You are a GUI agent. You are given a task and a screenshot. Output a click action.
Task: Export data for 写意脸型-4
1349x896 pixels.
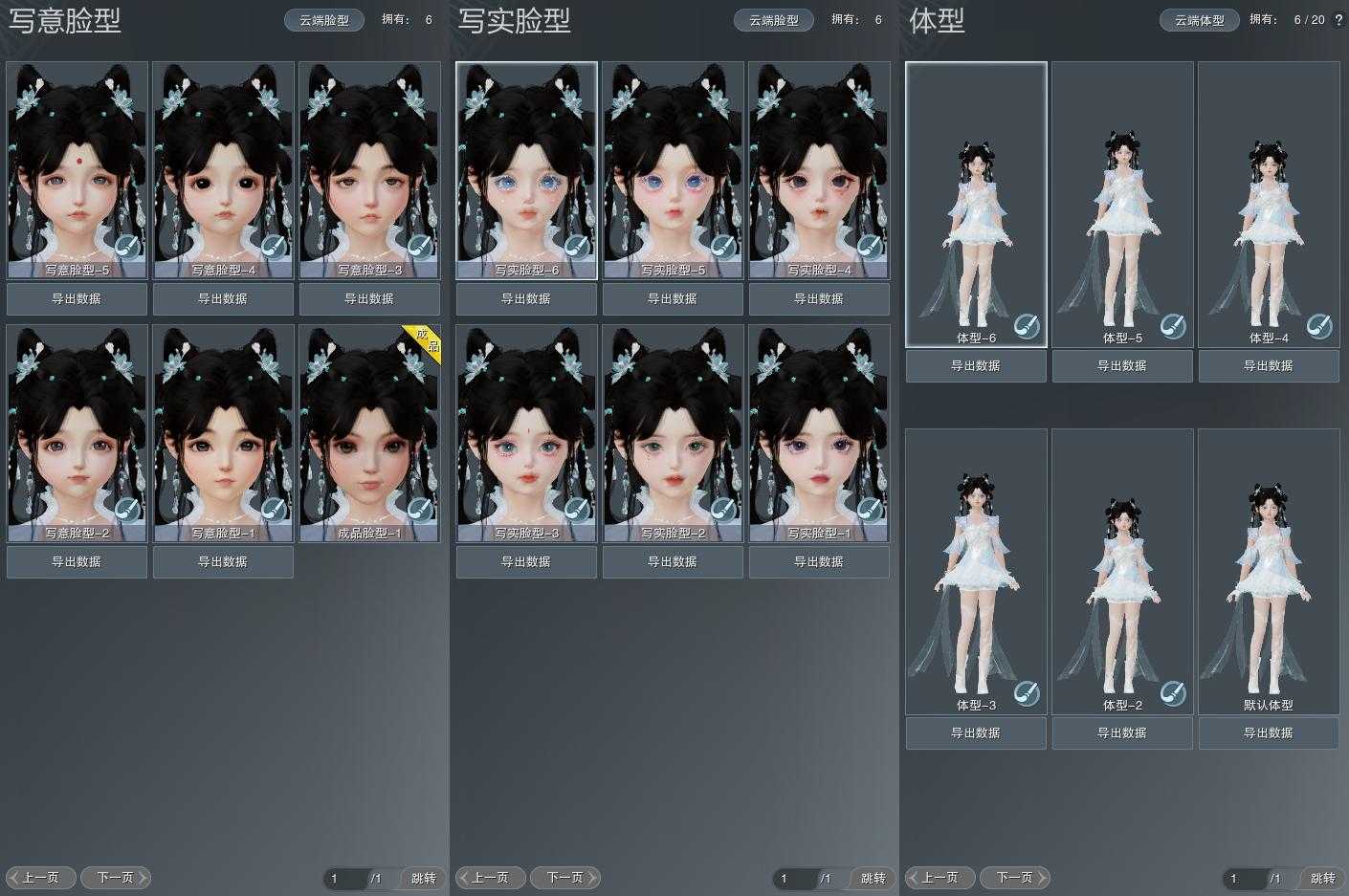point(223,299)
